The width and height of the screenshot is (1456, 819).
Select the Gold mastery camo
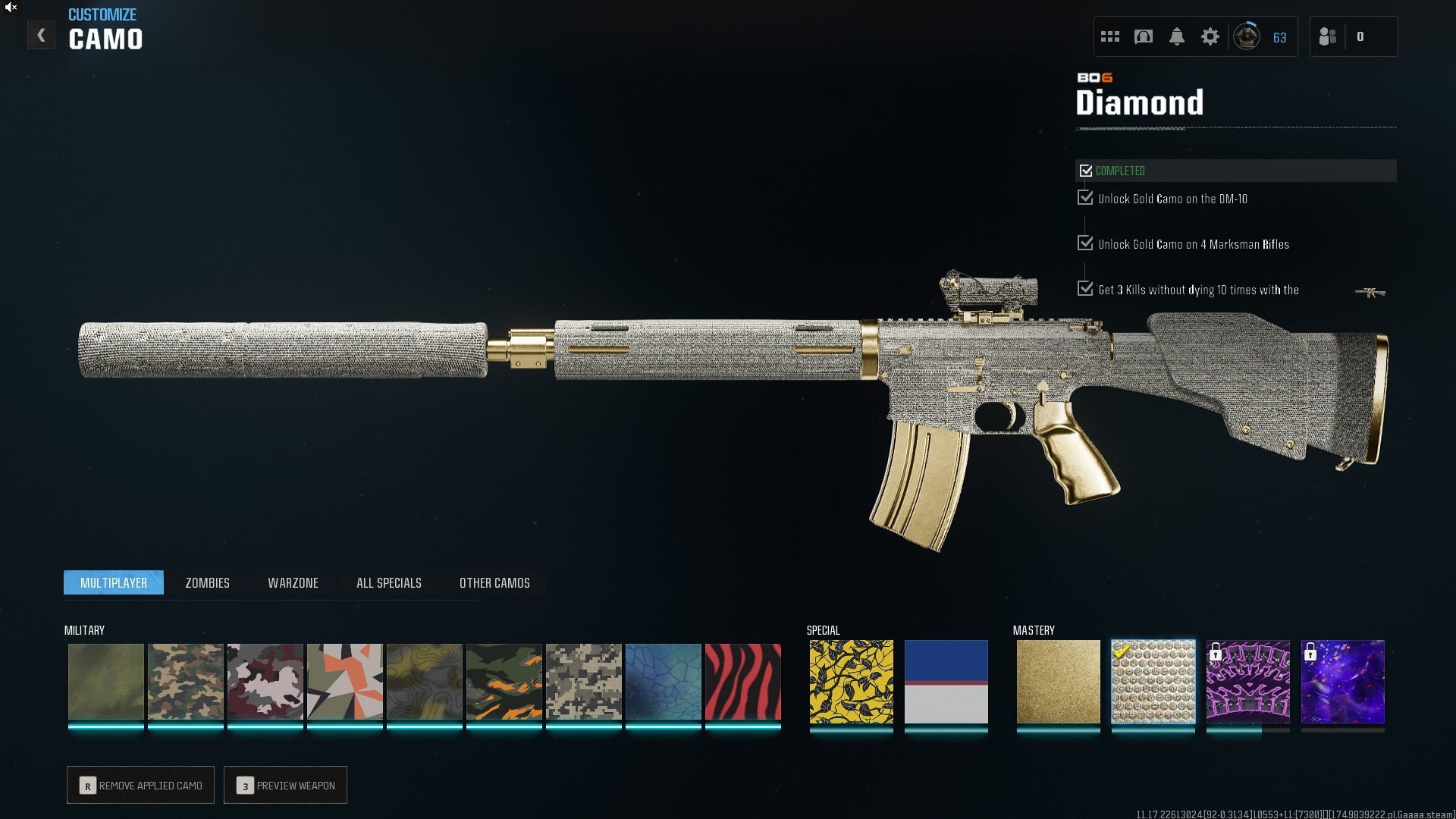click(1058, 682)
